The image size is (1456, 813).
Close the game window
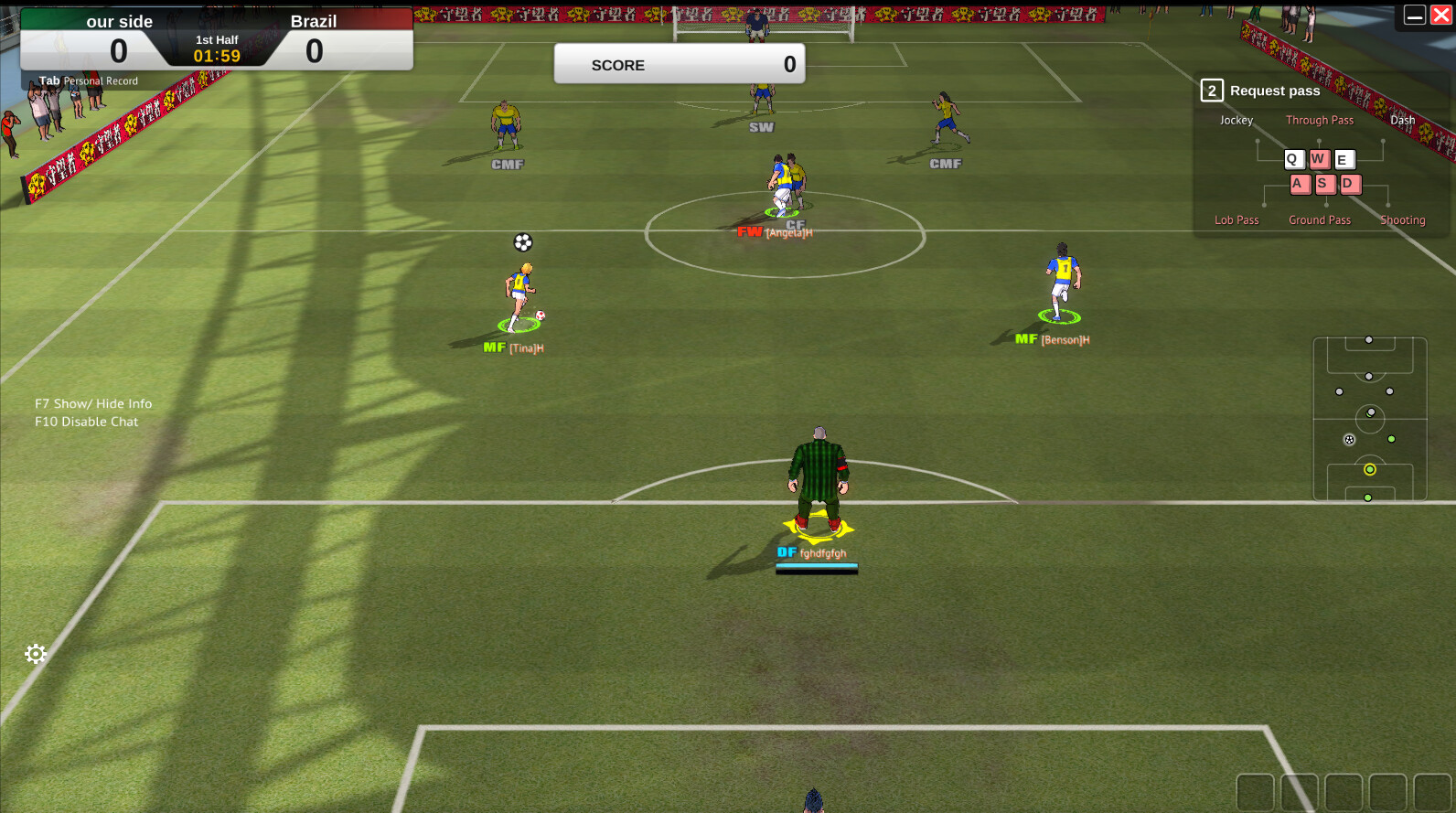[1440, 16]
